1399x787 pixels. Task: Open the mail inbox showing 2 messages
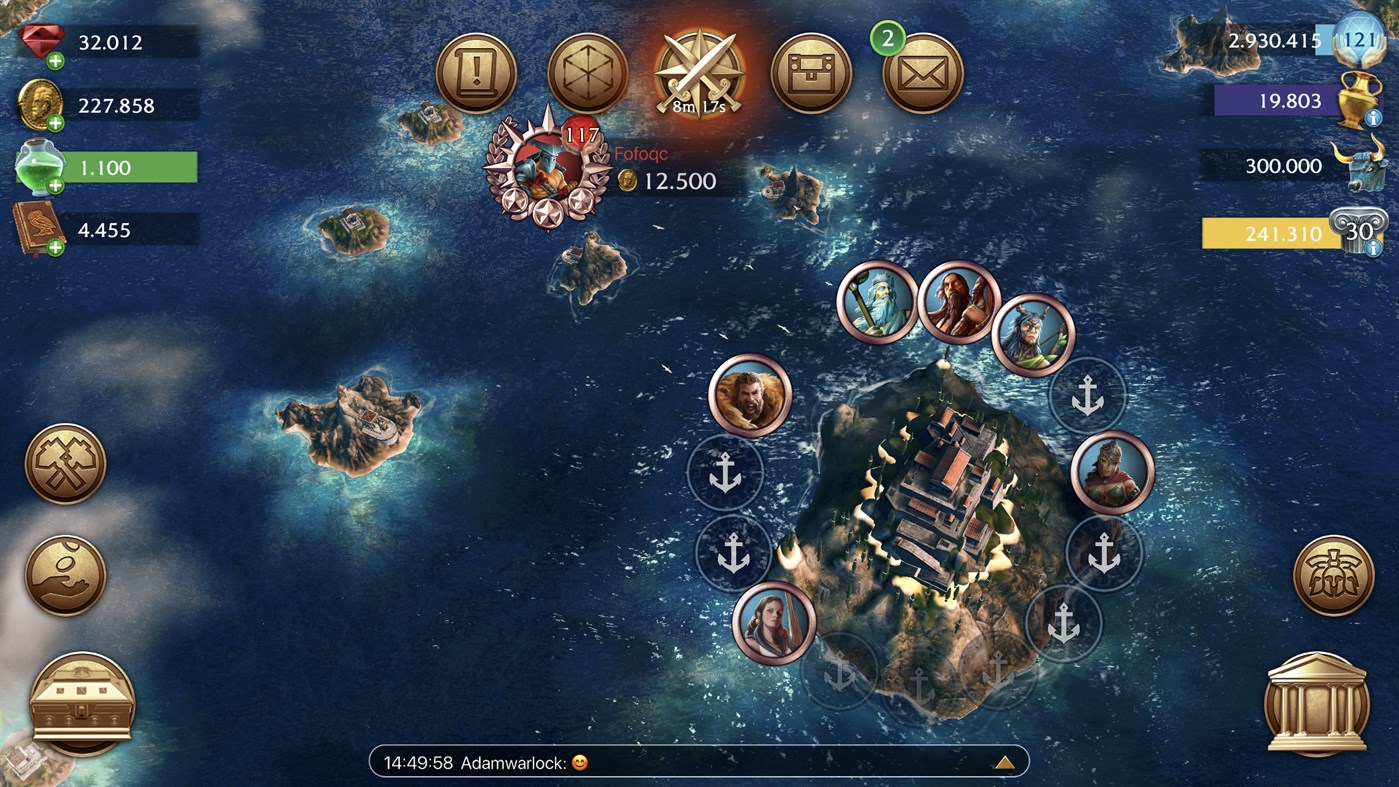tap(923, 73)
